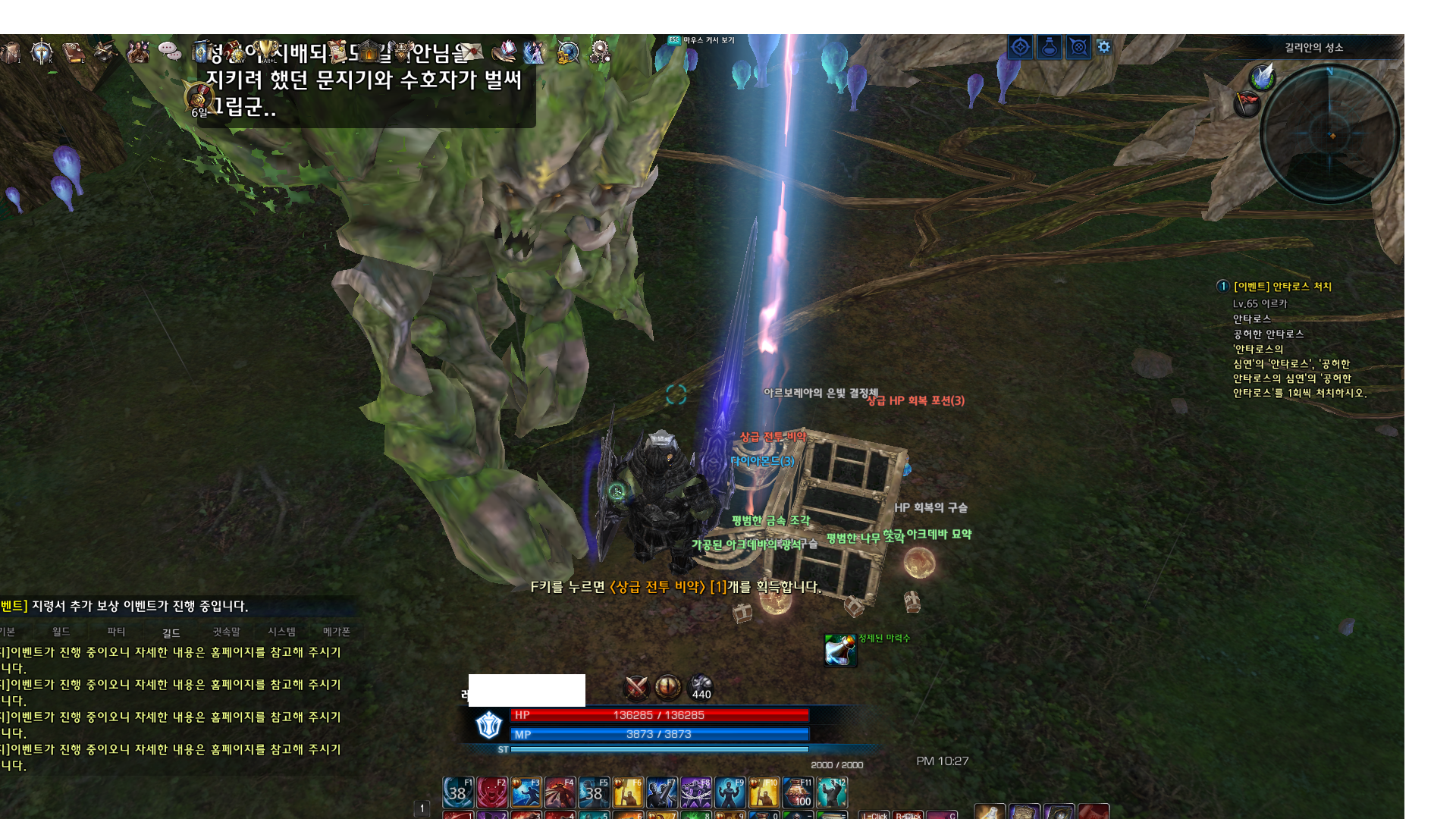Click the blue potion flask button
The height and width of the screenshot is (819, 1456).
click(1050, 47)
